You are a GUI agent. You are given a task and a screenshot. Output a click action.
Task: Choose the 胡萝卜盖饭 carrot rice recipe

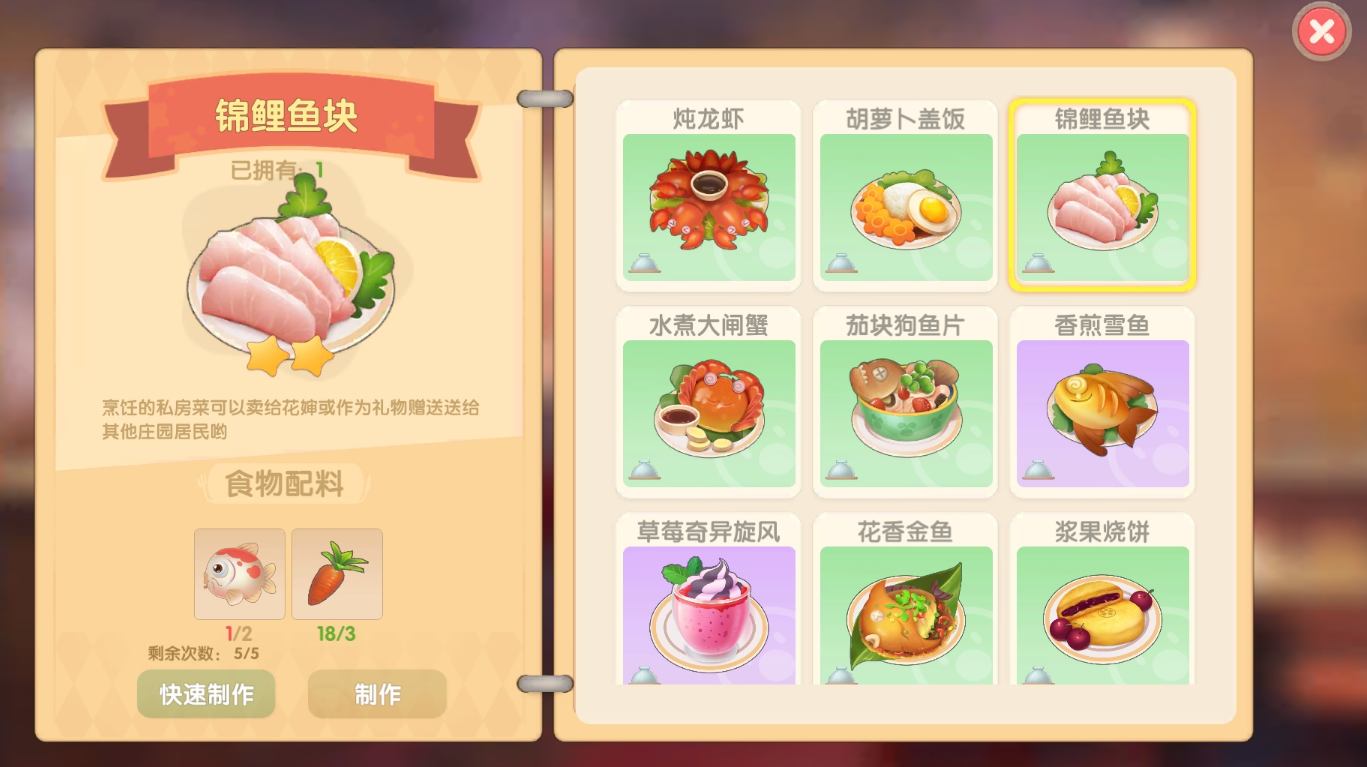coord(905,197)
